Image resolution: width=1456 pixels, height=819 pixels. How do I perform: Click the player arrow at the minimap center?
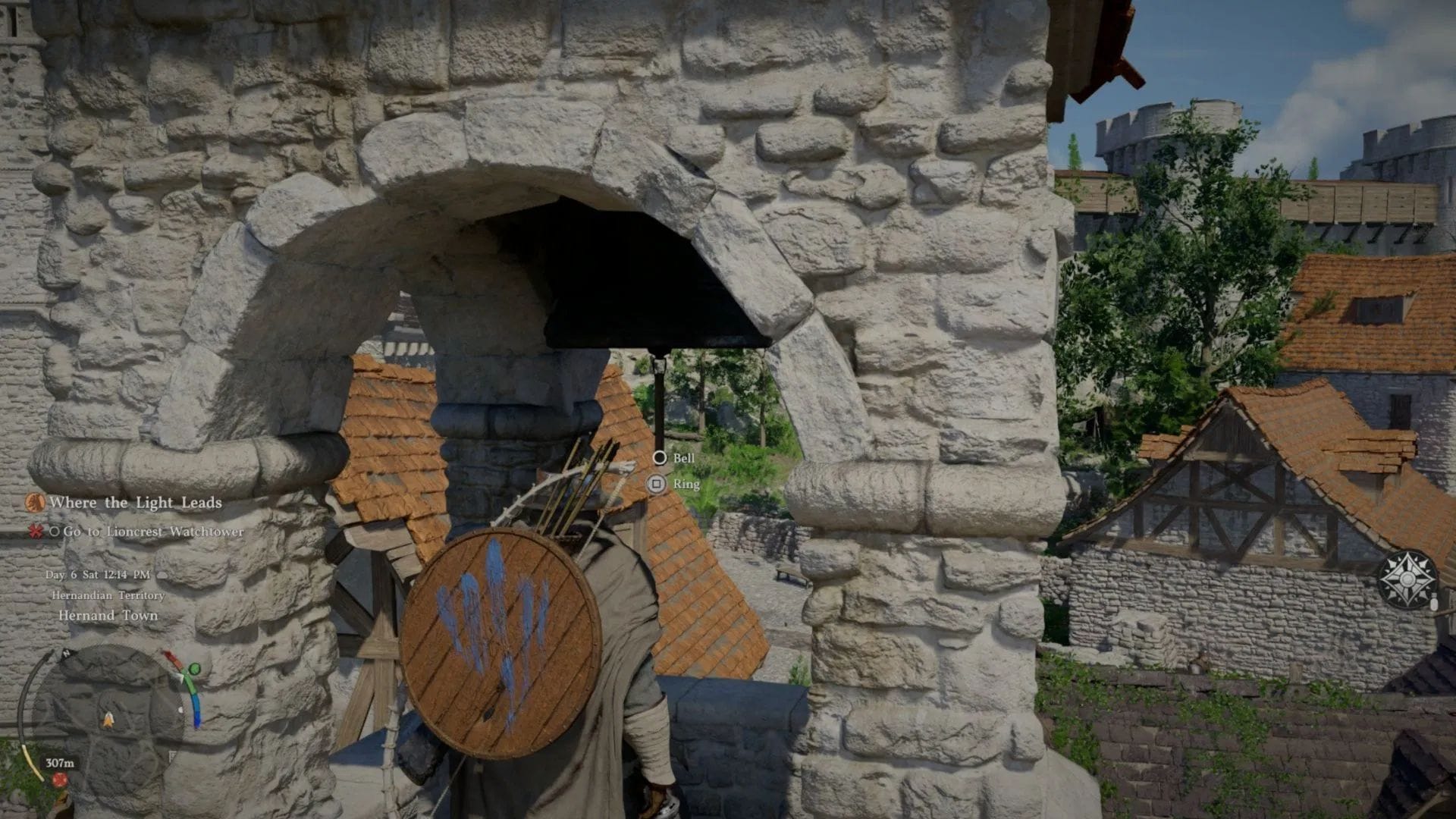pyautogui.click(x=108, y=720)
